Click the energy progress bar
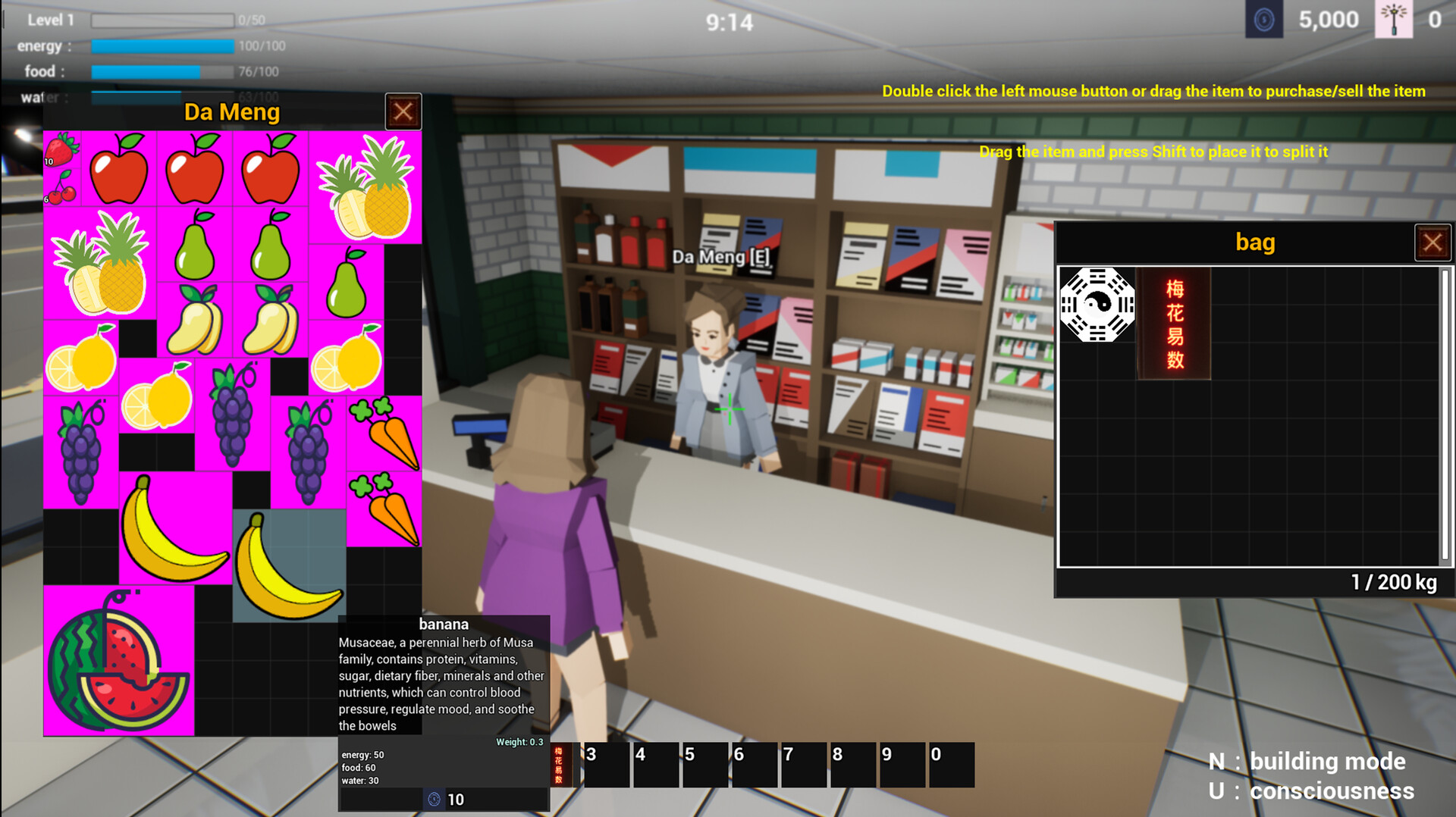The width and height of the screenshot is (1456, 817). [x=162, y=45]
